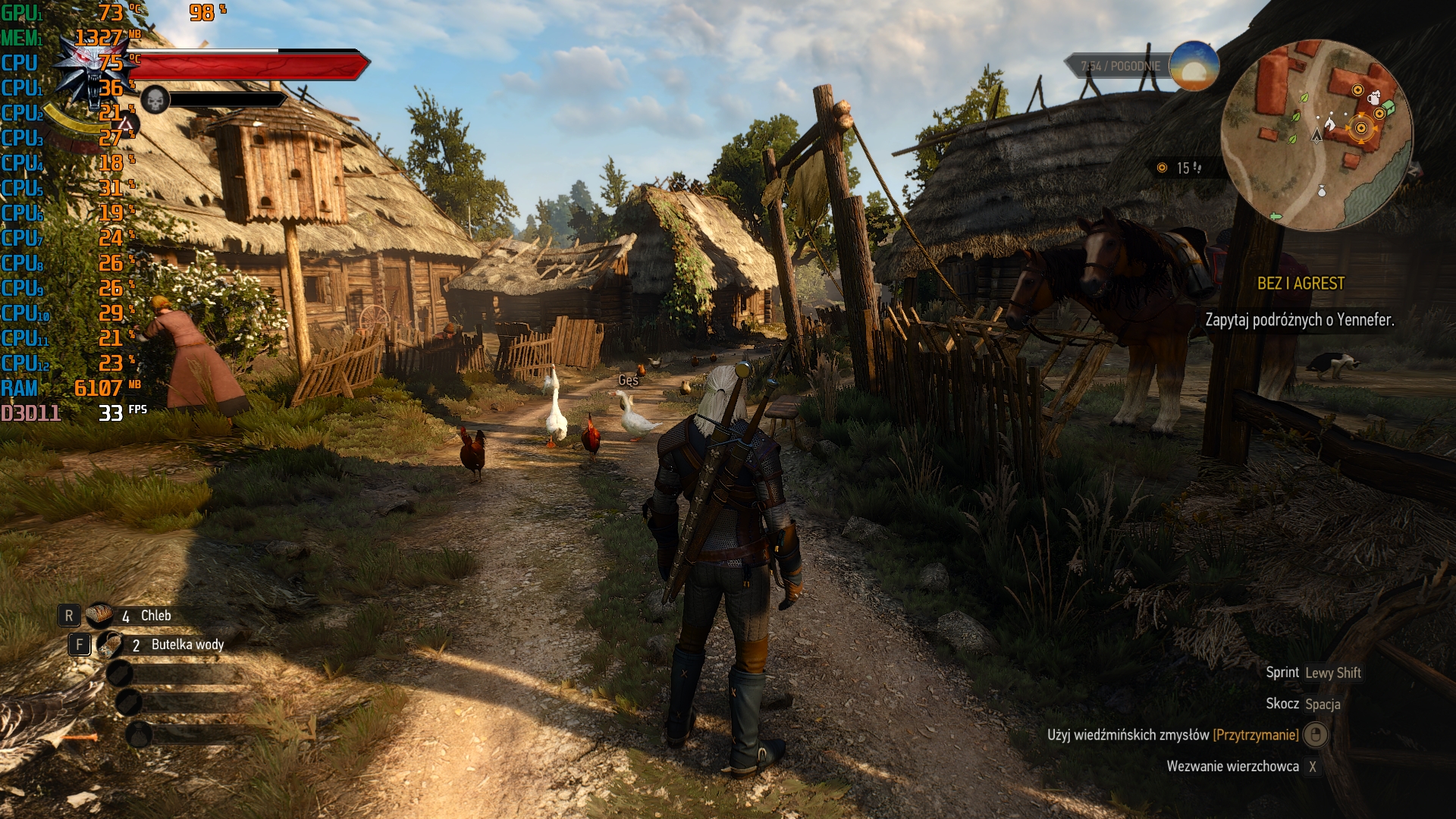Click the Bez i Agrest quest tracker
1456x819 pixels.
tap(1300, 284)
